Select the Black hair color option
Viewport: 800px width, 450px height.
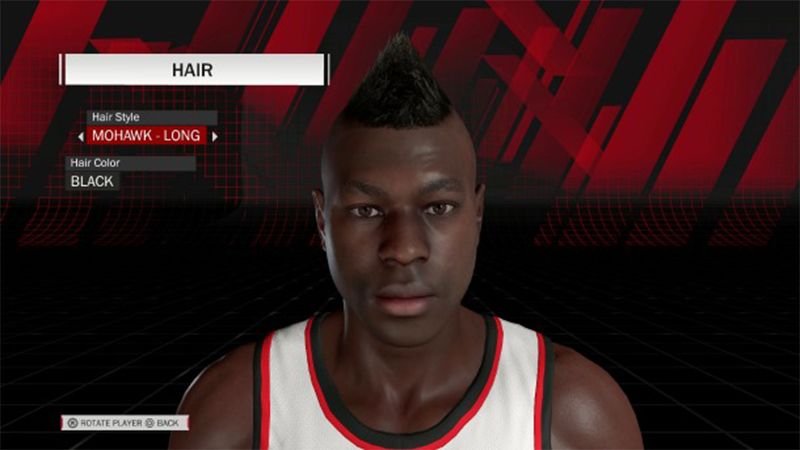[x=92, y=181]
